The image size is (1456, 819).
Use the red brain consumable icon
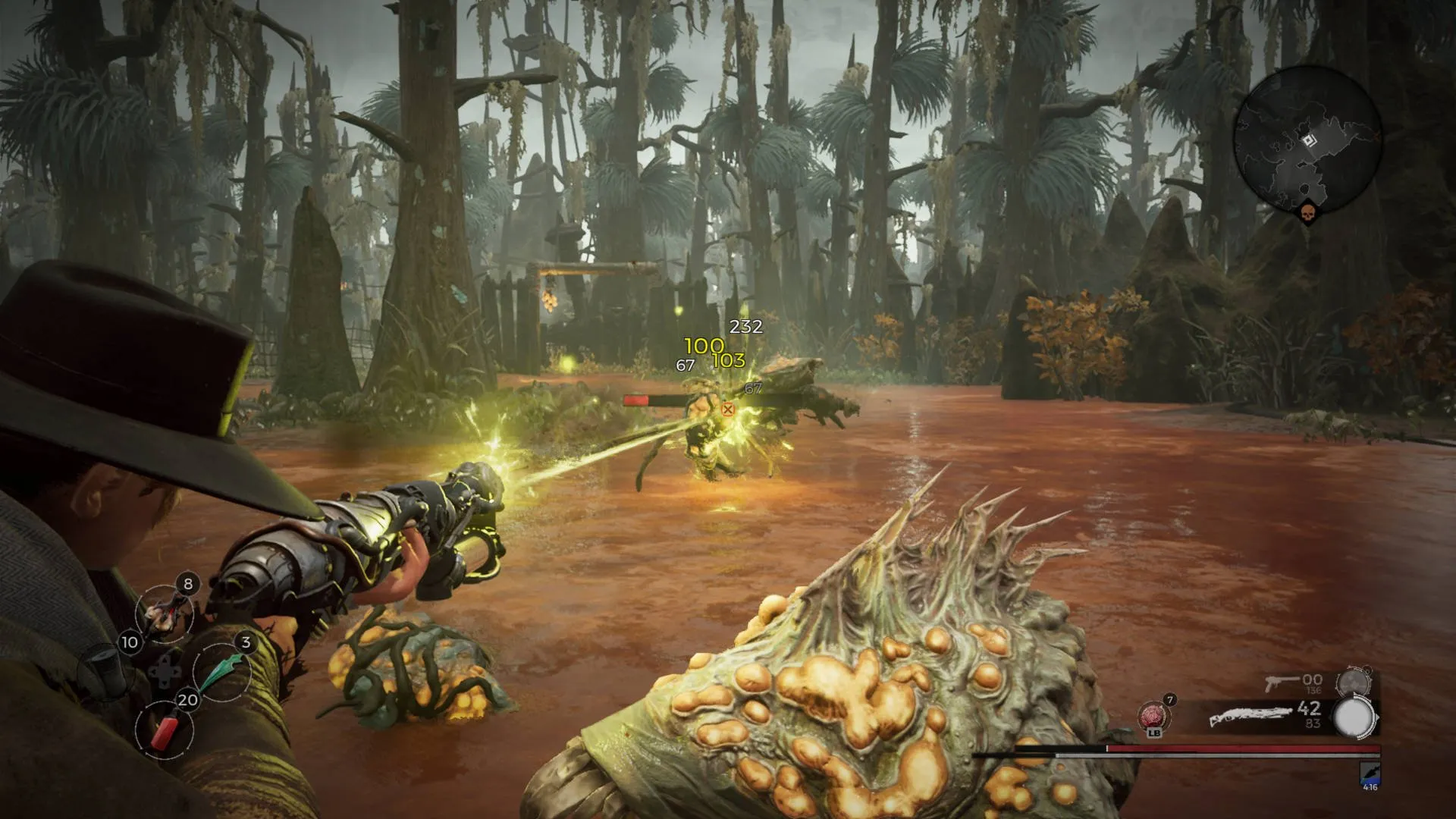tap(1153, 715)
